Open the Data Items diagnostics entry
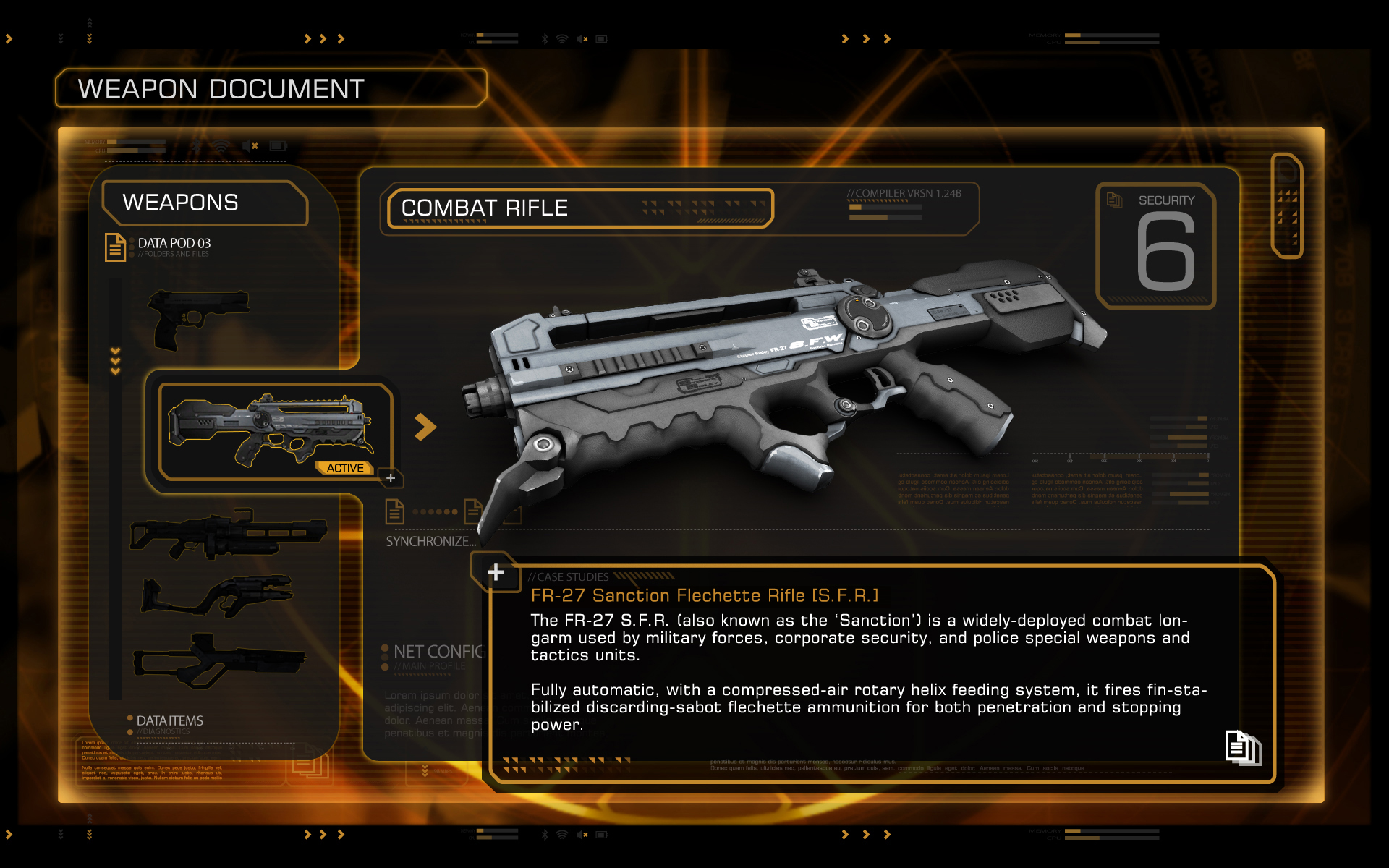 [x=169, y=722]
